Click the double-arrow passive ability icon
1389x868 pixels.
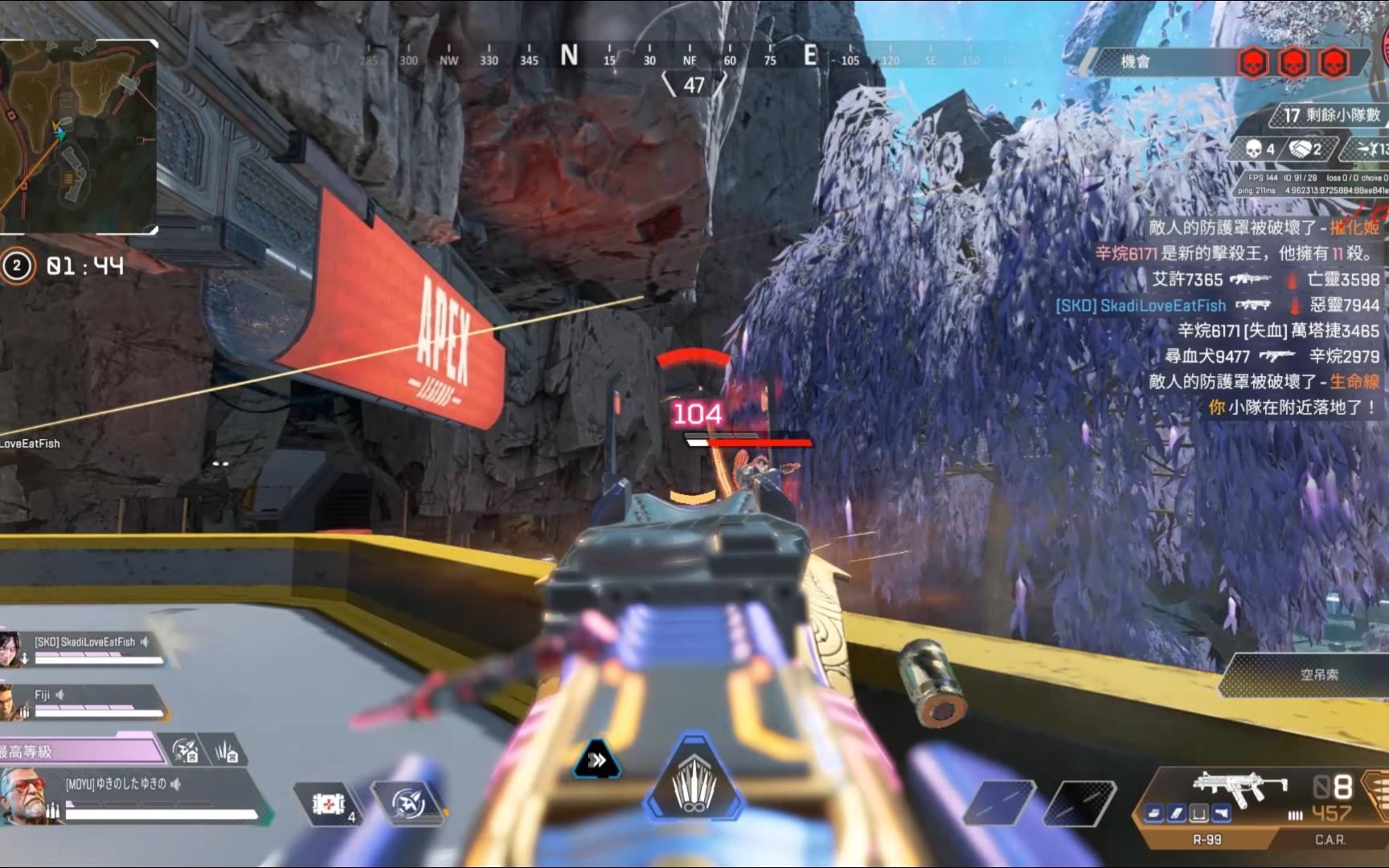click(x=596, y=760)
